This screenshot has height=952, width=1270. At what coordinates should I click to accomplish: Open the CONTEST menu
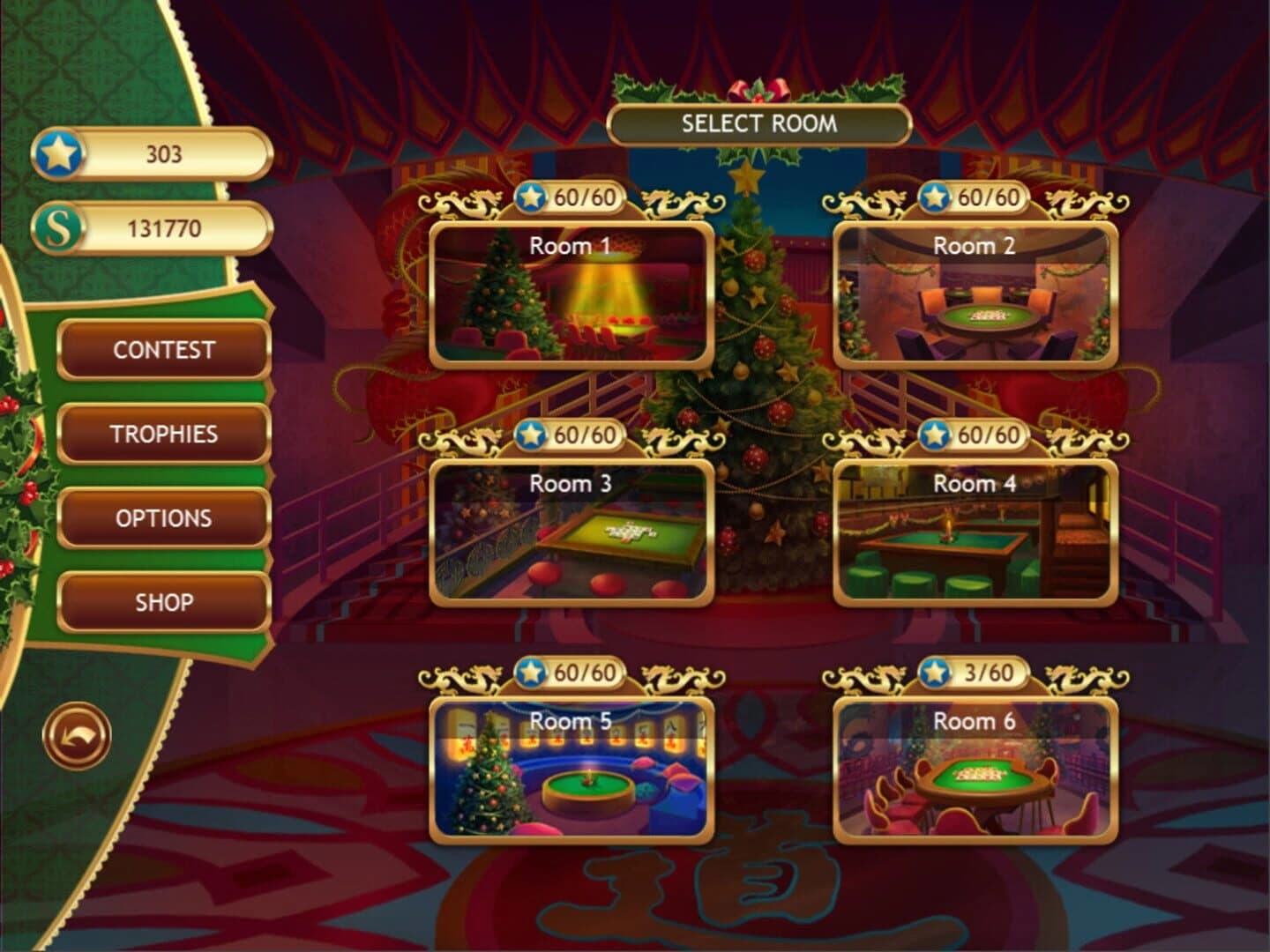163,350
